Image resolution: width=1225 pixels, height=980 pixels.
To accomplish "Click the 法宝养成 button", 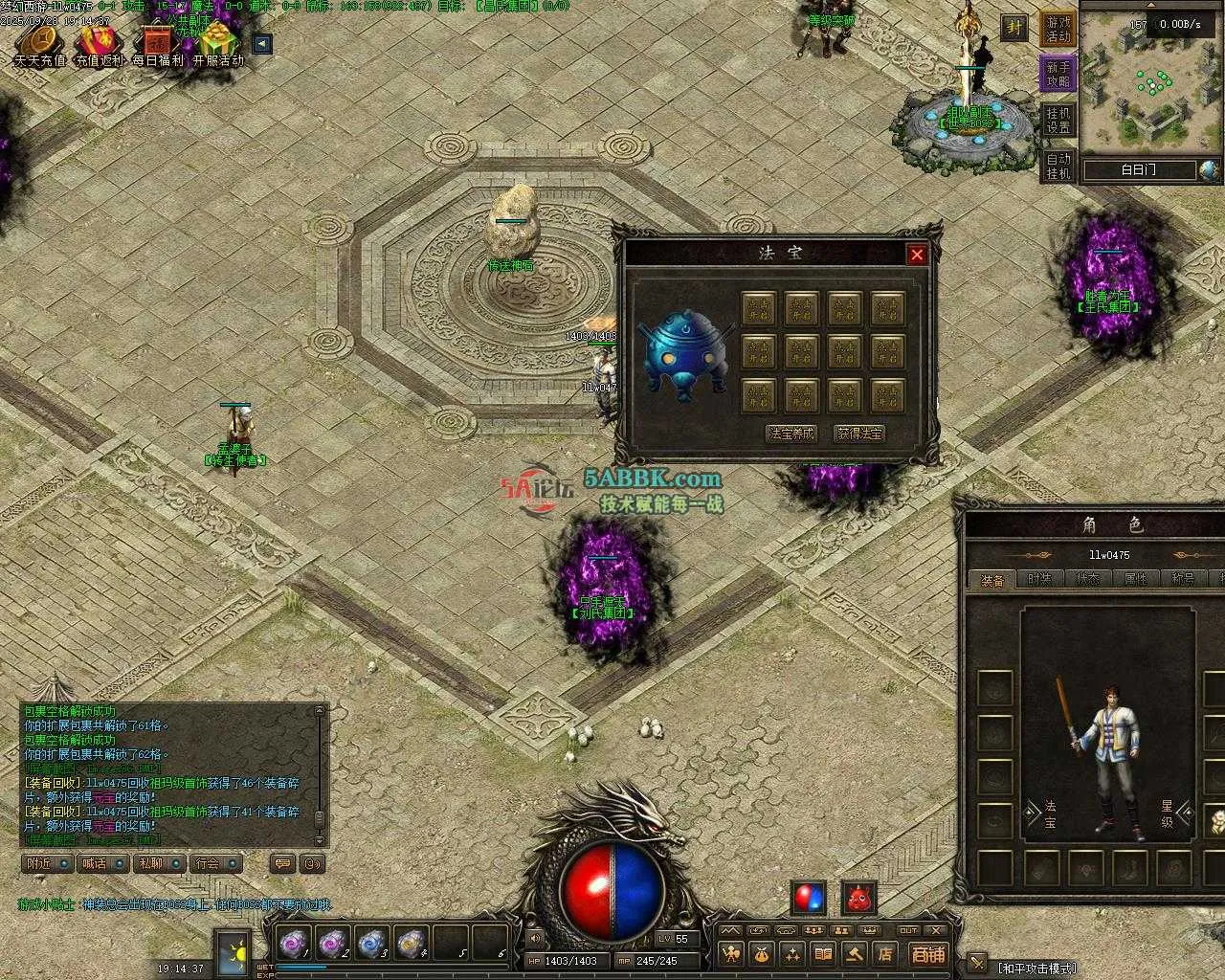I will (791, 434).
